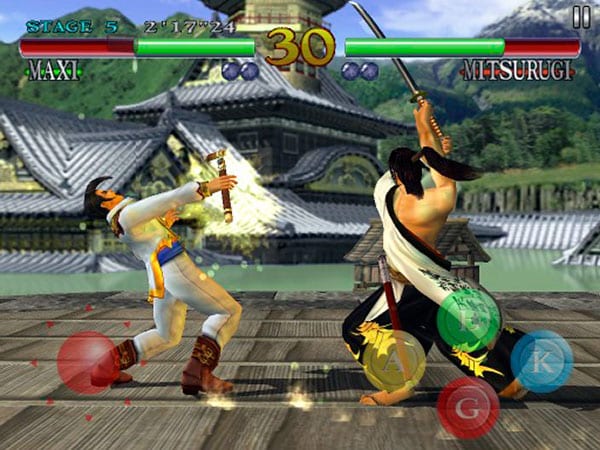Screen dimensions: 600x450
Task: Activate the red G guard button
Action: [x=468, y=407]
